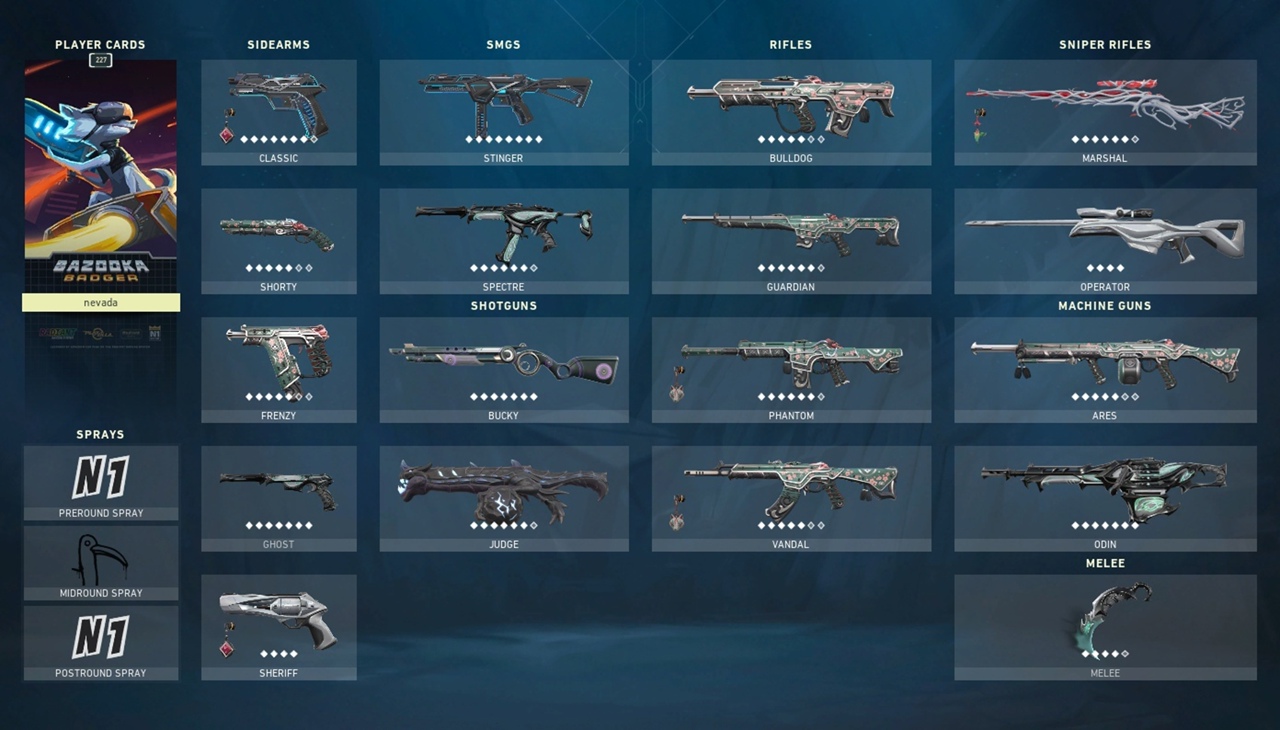Open the Ares machine gun slot
1280x730 pixels.
tap(1105, 369)
